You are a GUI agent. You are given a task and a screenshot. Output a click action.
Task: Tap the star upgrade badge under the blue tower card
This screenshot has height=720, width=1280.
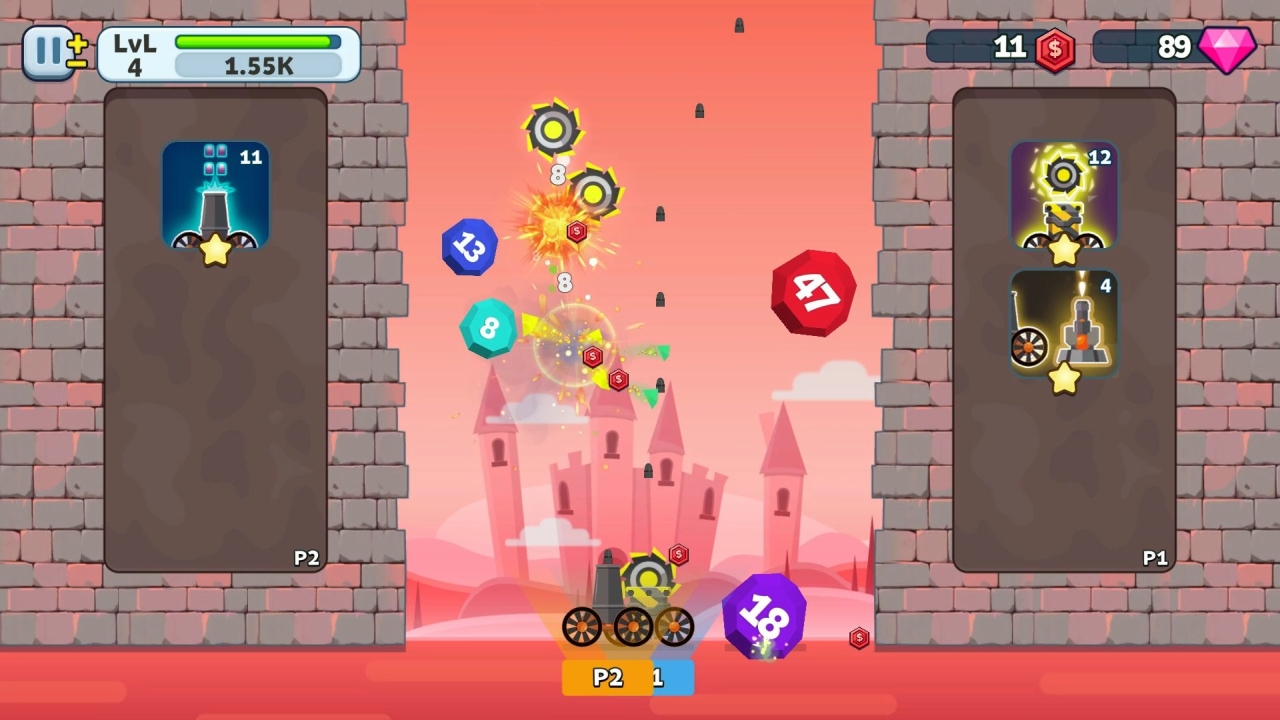point(213,250)
